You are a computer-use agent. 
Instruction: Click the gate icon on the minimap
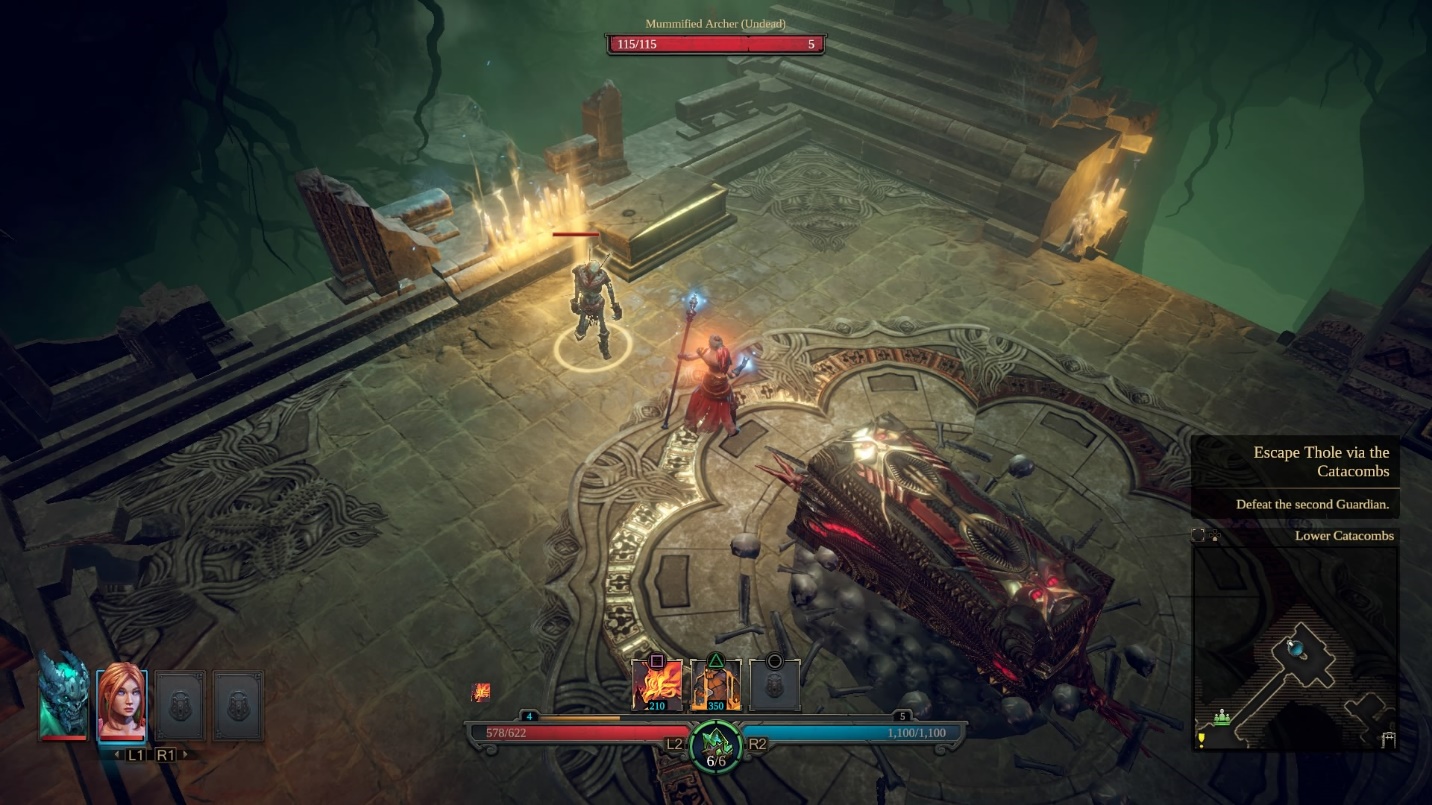click(1388, 739)
